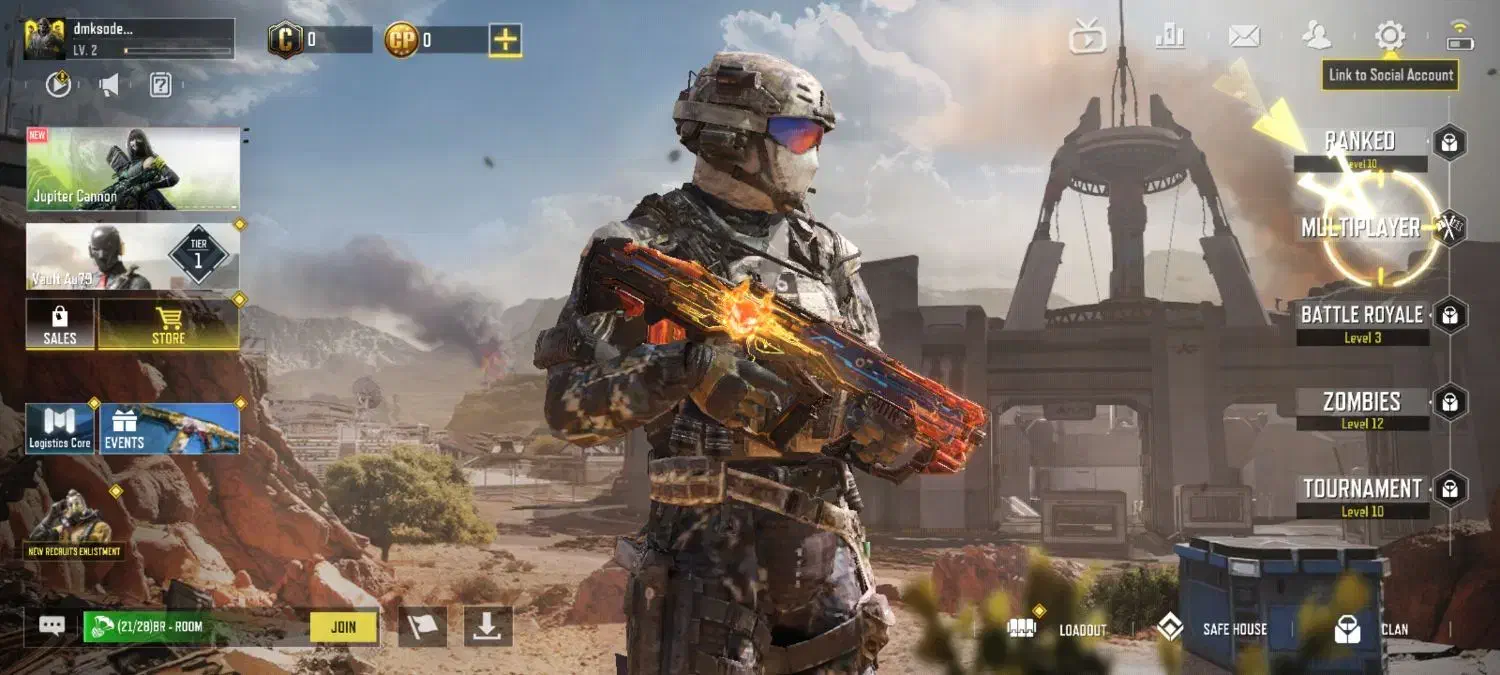Choose the Multiplayer mode

click(1360, 228)
